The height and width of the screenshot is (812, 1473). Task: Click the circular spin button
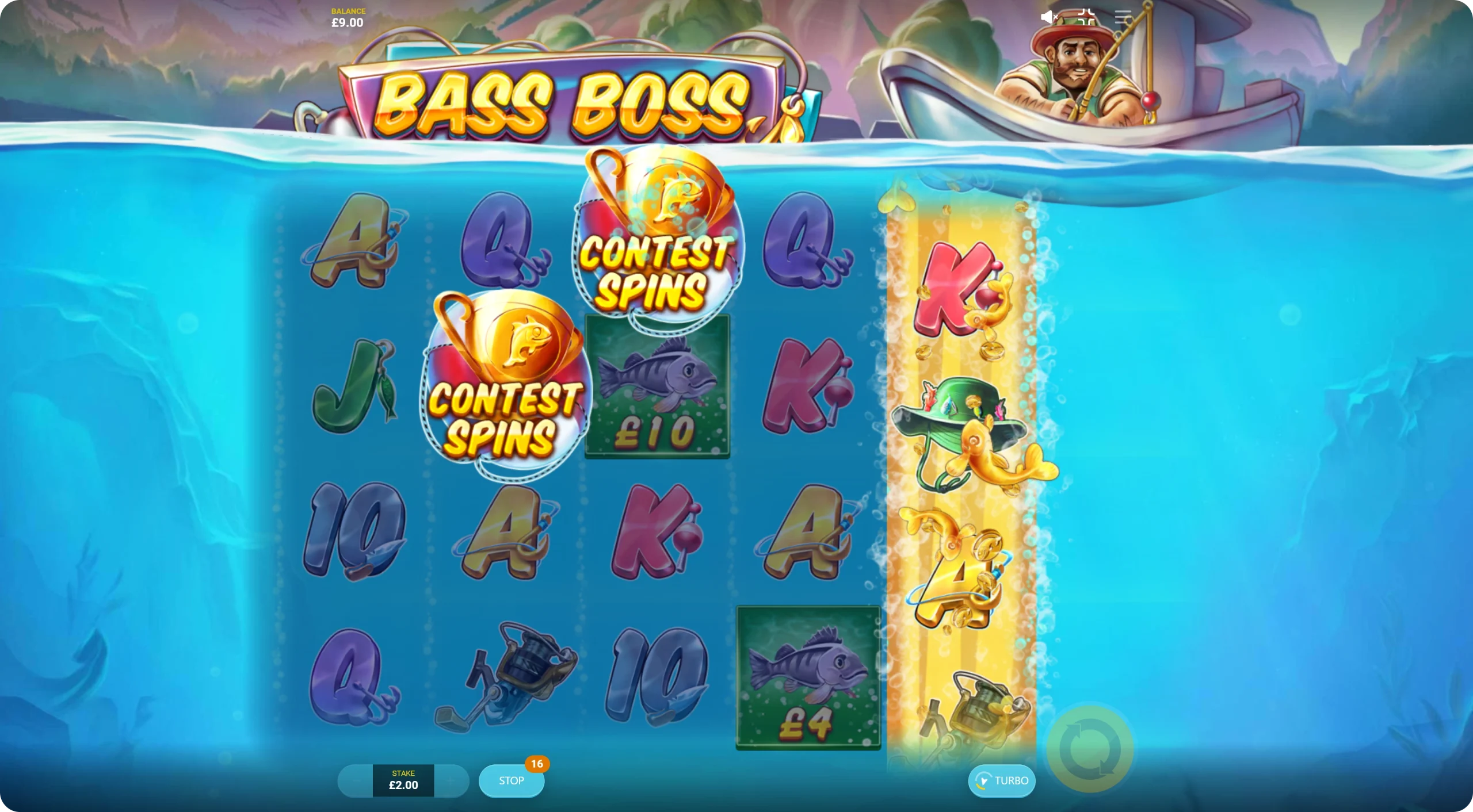pos(1090,749)
